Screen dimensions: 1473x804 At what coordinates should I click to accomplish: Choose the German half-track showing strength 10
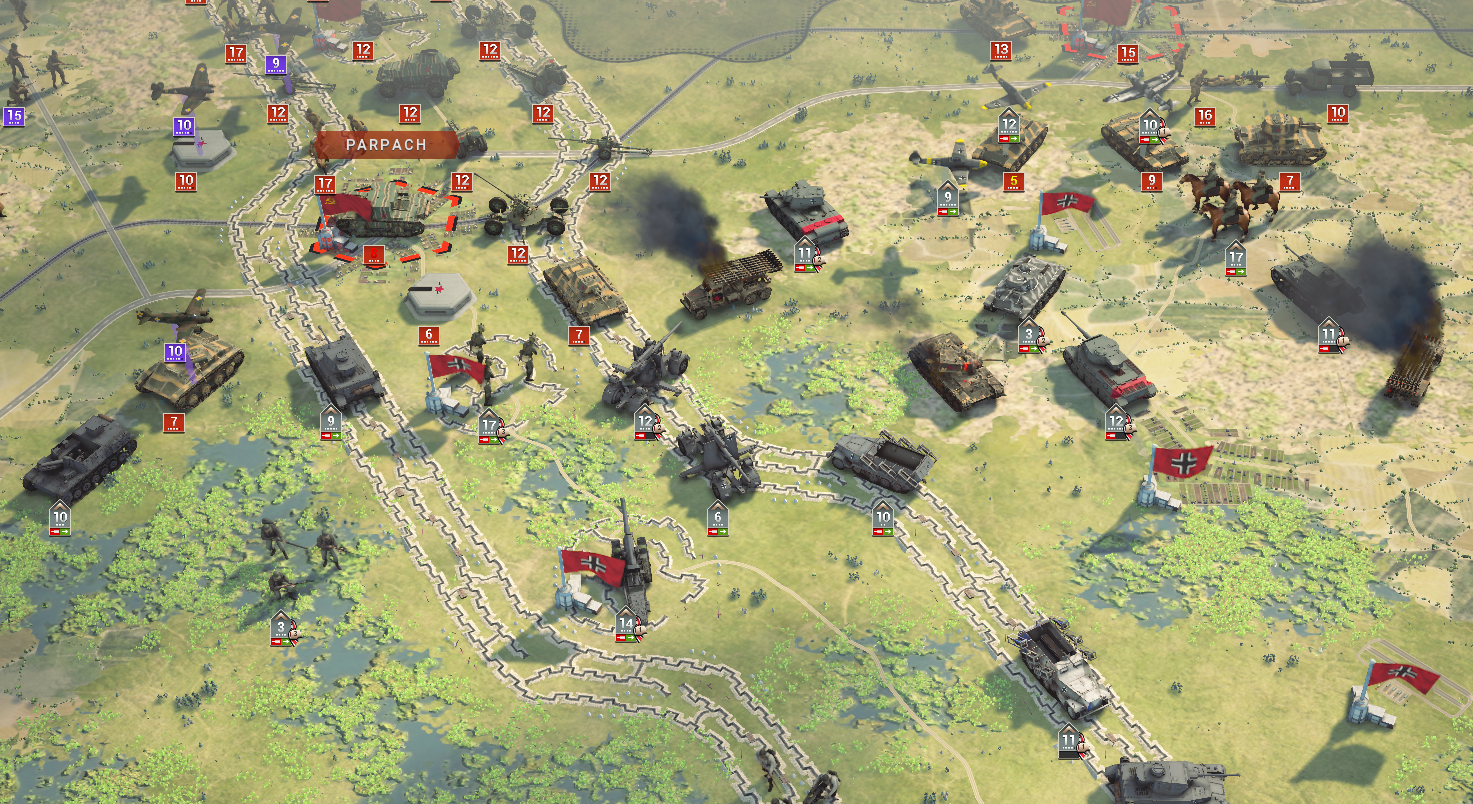pyautogui.click(x=882, y=463)
